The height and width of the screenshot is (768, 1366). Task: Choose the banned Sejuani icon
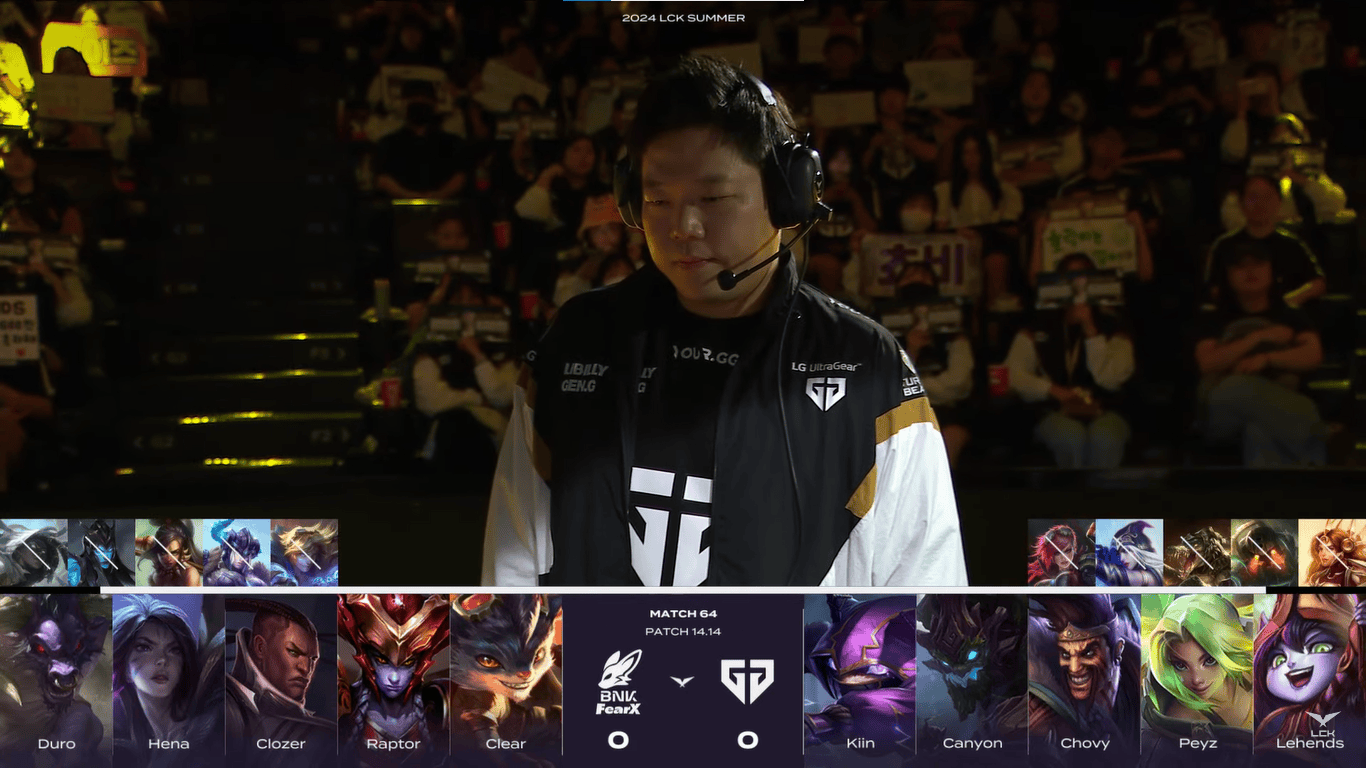pos(236,552)
